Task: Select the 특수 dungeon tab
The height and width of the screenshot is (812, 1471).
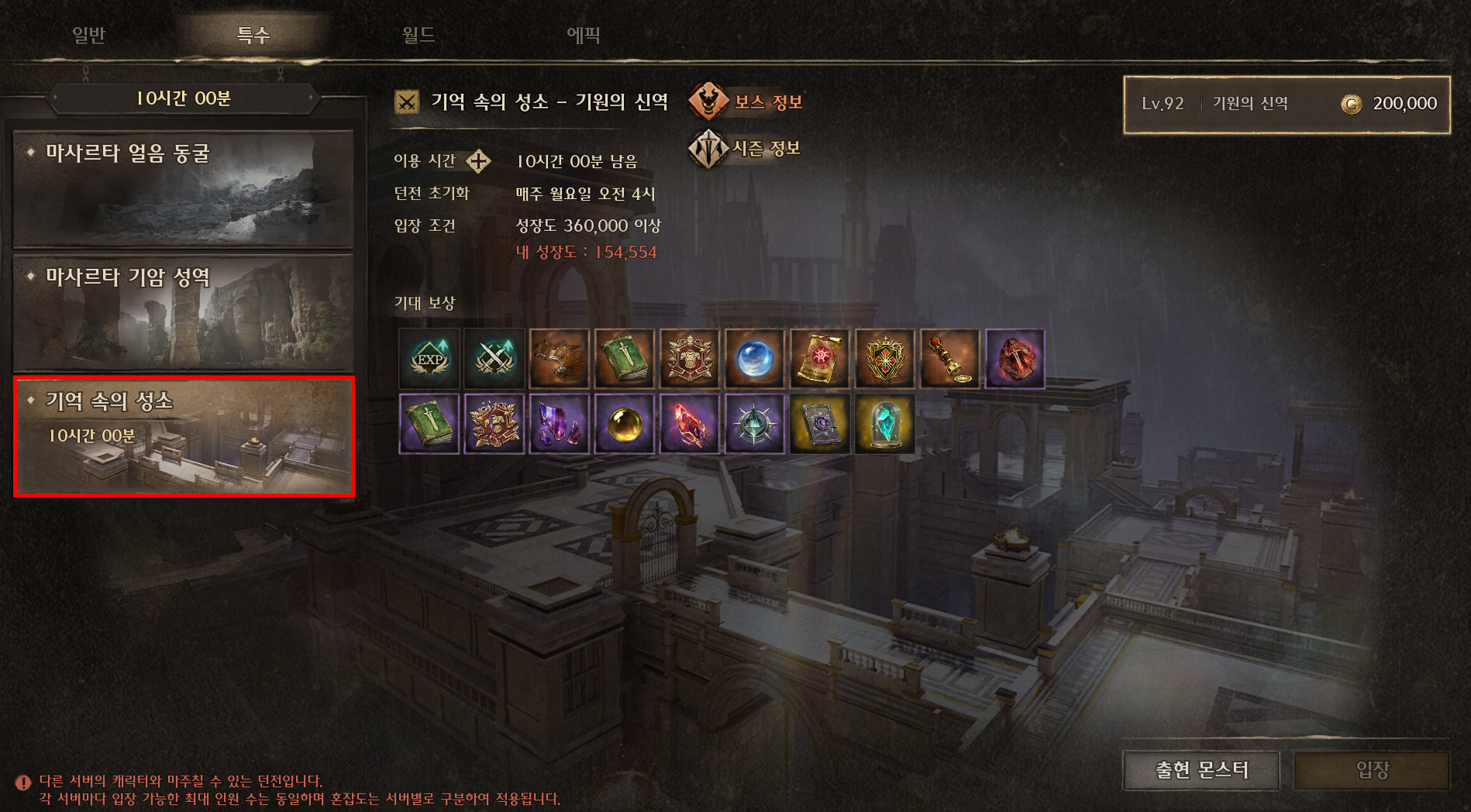Action: pos(253,35)
